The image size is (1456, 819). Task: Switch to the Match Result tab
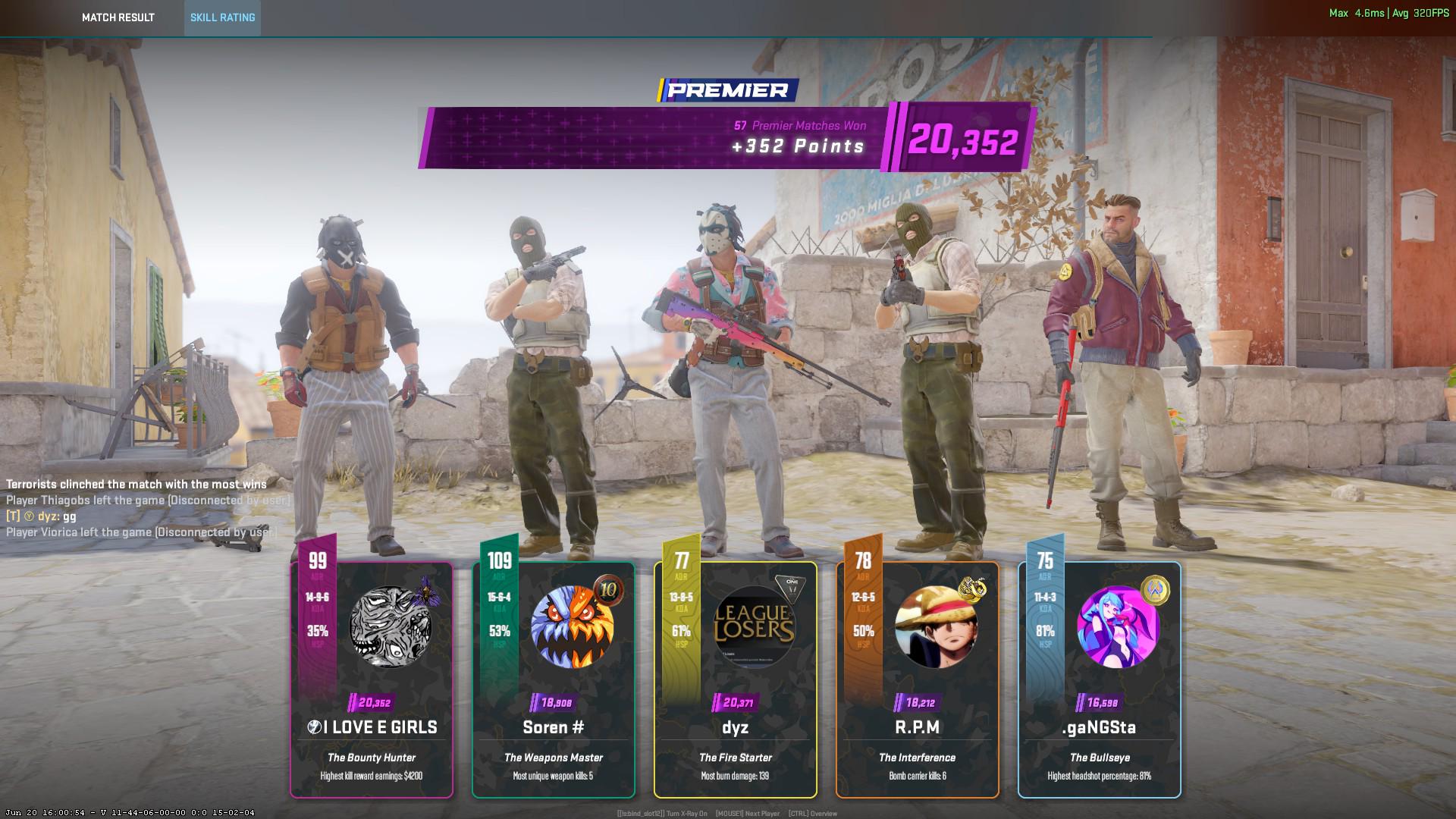tap(118, 17)
